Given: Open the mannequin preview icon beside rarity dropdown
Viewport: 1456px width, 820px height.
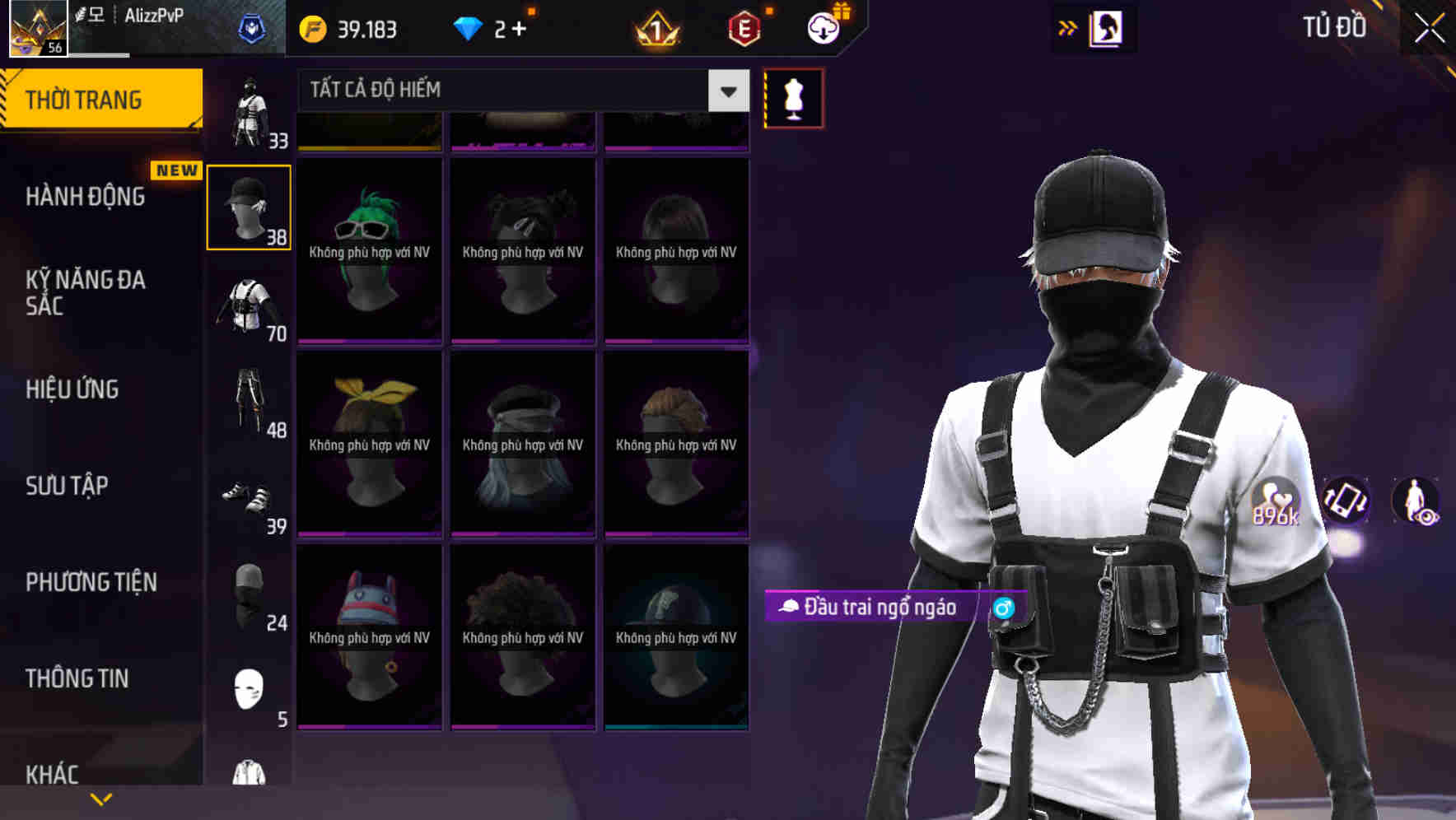Looking at the screenshot, I should pyautogui.click(x=793, y=96).
